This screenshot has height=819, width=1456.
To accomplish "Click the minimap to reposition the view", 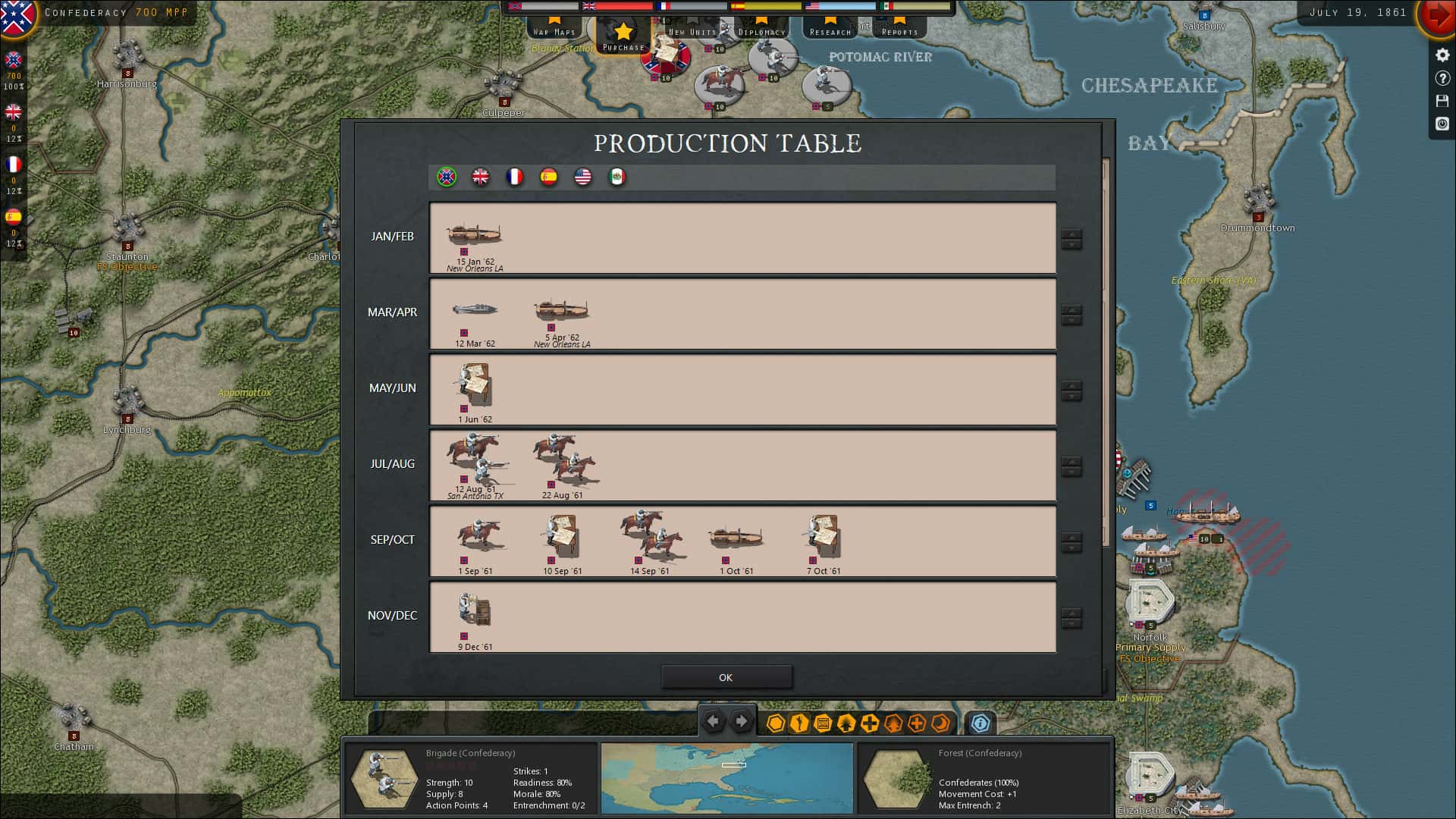I will (x=727, y=778).
